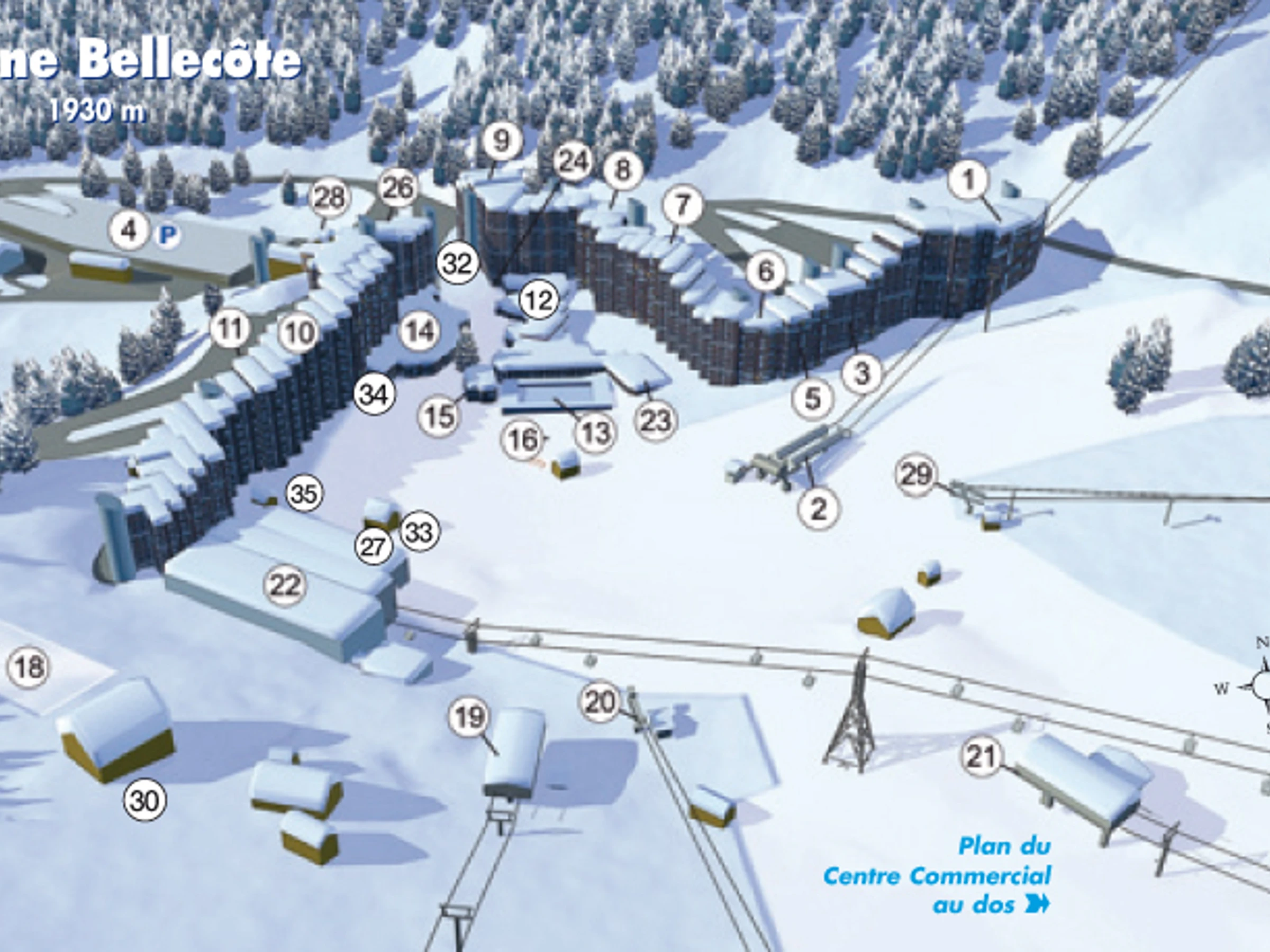
Task: Click map marker number 21
Action: point(981,756)
